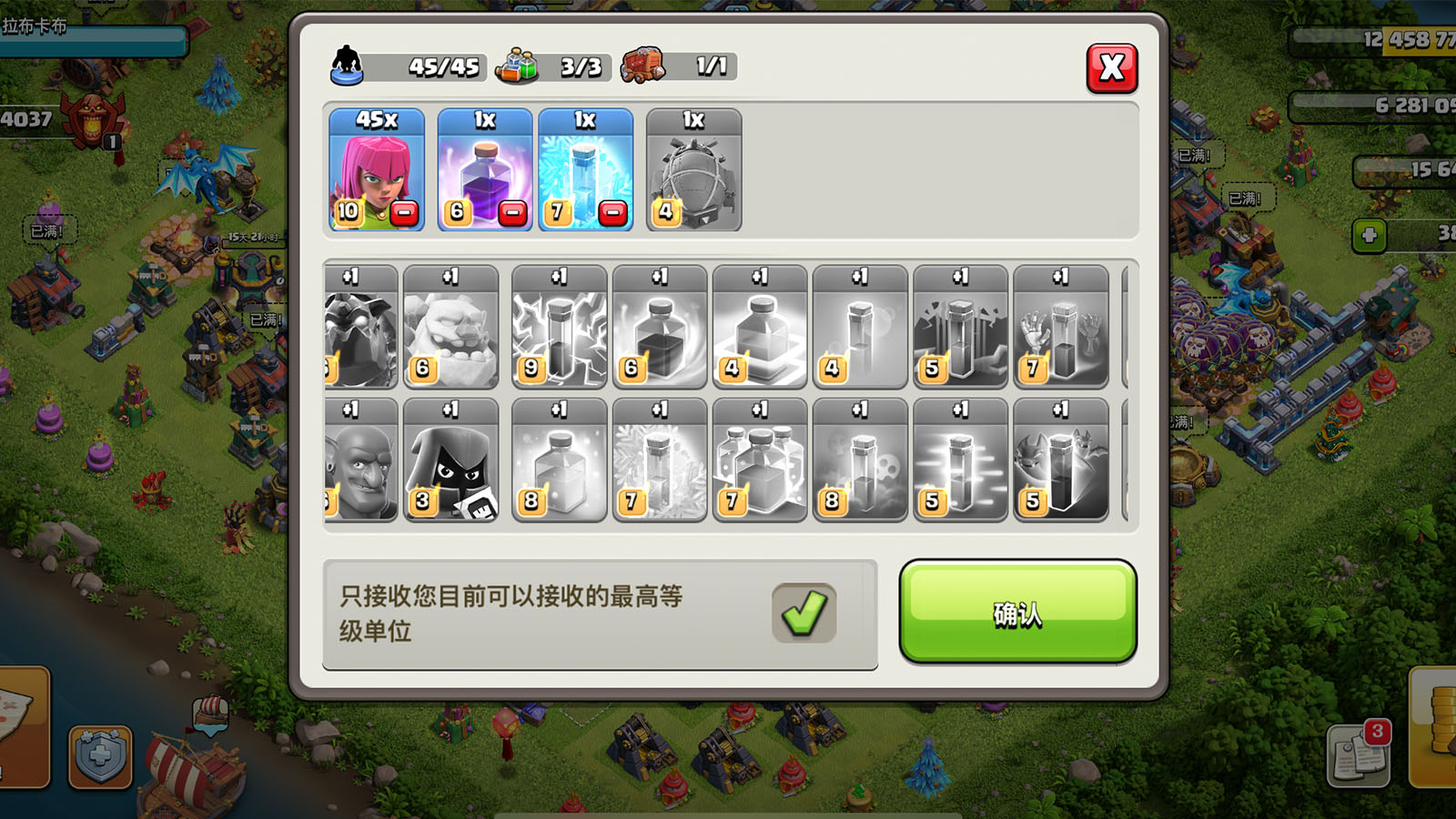
Task: Close the donation request dialog
Action: pyautogui.click(x=1111, y=68)
